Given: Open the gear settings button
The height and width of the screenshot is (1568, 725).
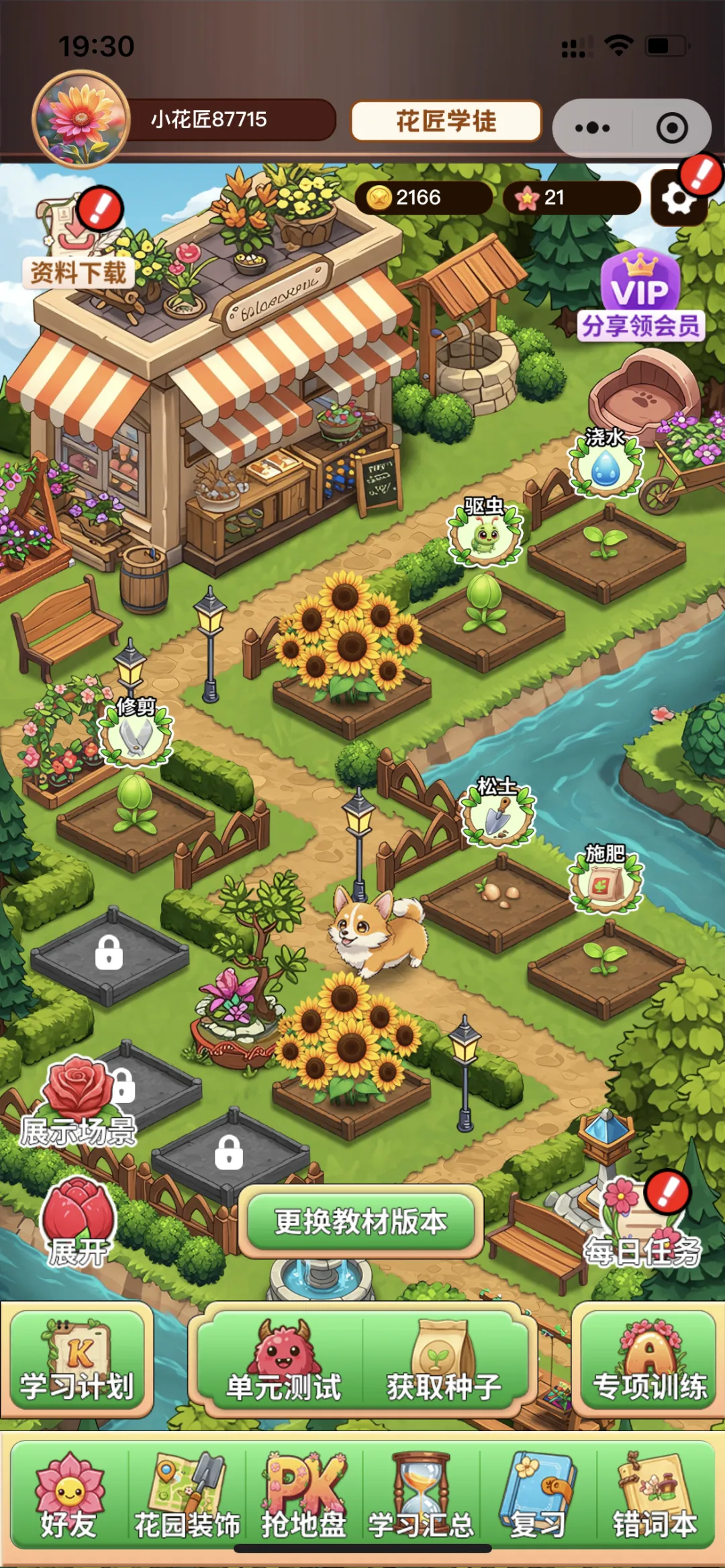Looking at the screenshot, I should pos(678,199).
